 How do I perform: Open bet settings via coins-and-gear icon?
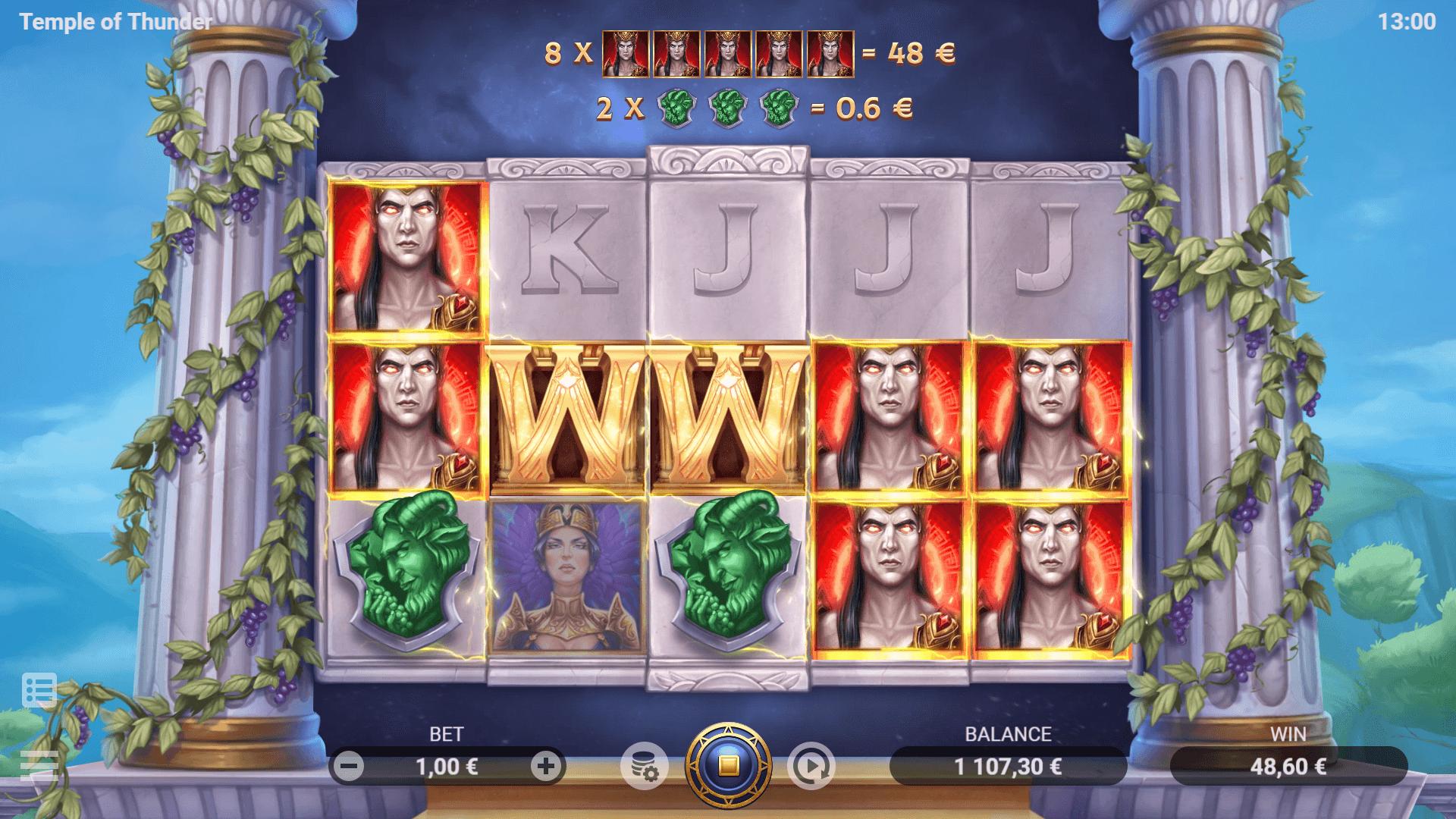tap(645, 766)
